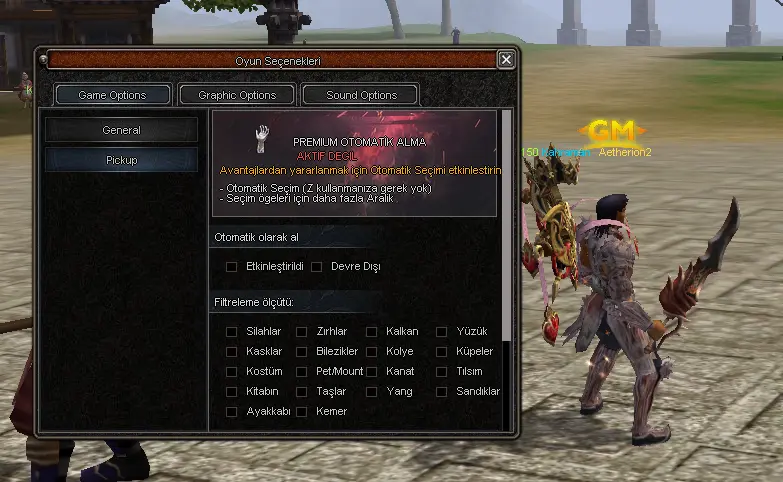Viewport: 783px width, 482px height.
Task: Tick the Kolye checkbox
Action: coord(372,352)
